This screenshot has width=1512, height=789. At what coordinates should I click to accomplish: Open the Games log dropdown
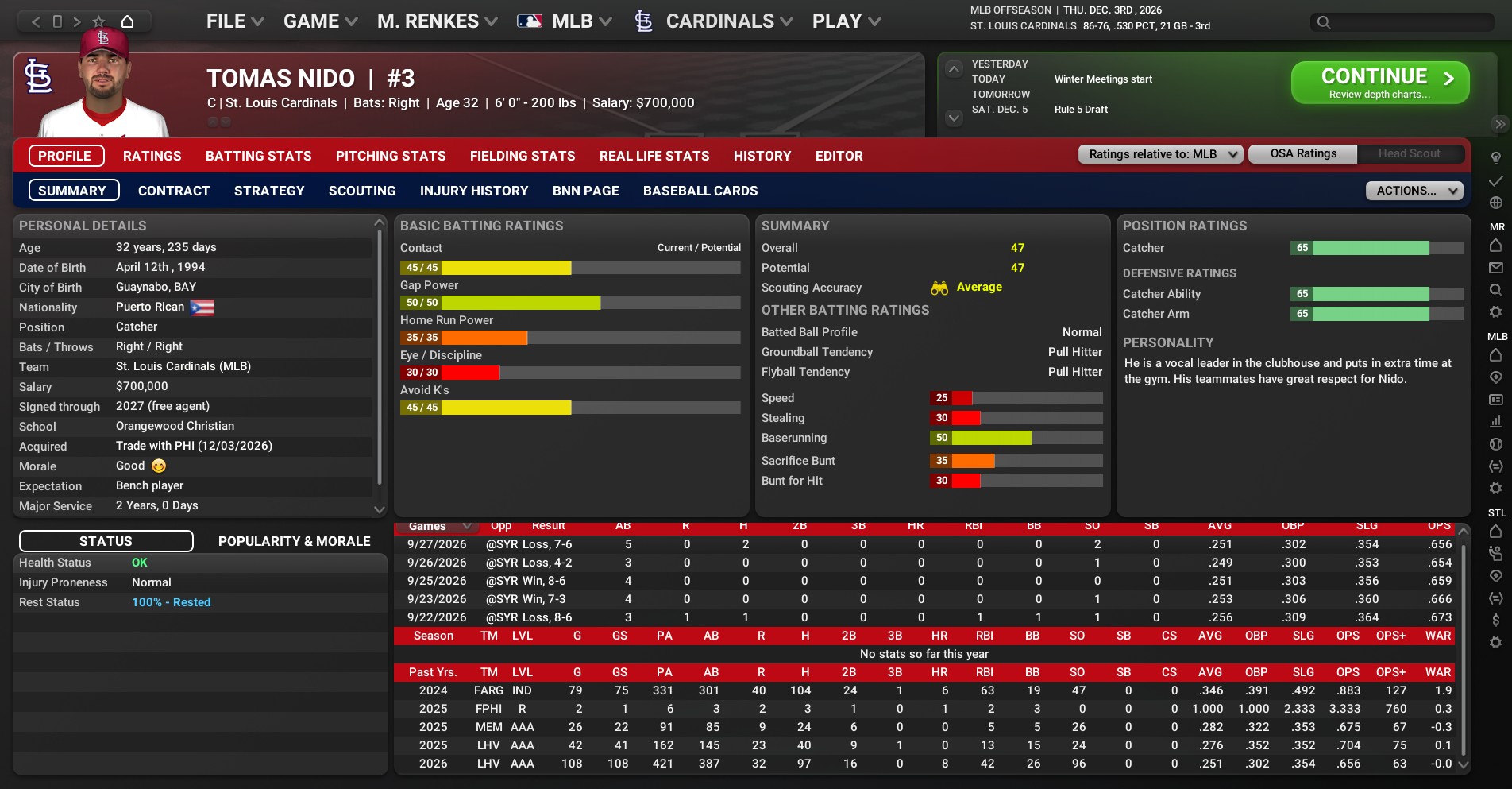coord(438,526)
